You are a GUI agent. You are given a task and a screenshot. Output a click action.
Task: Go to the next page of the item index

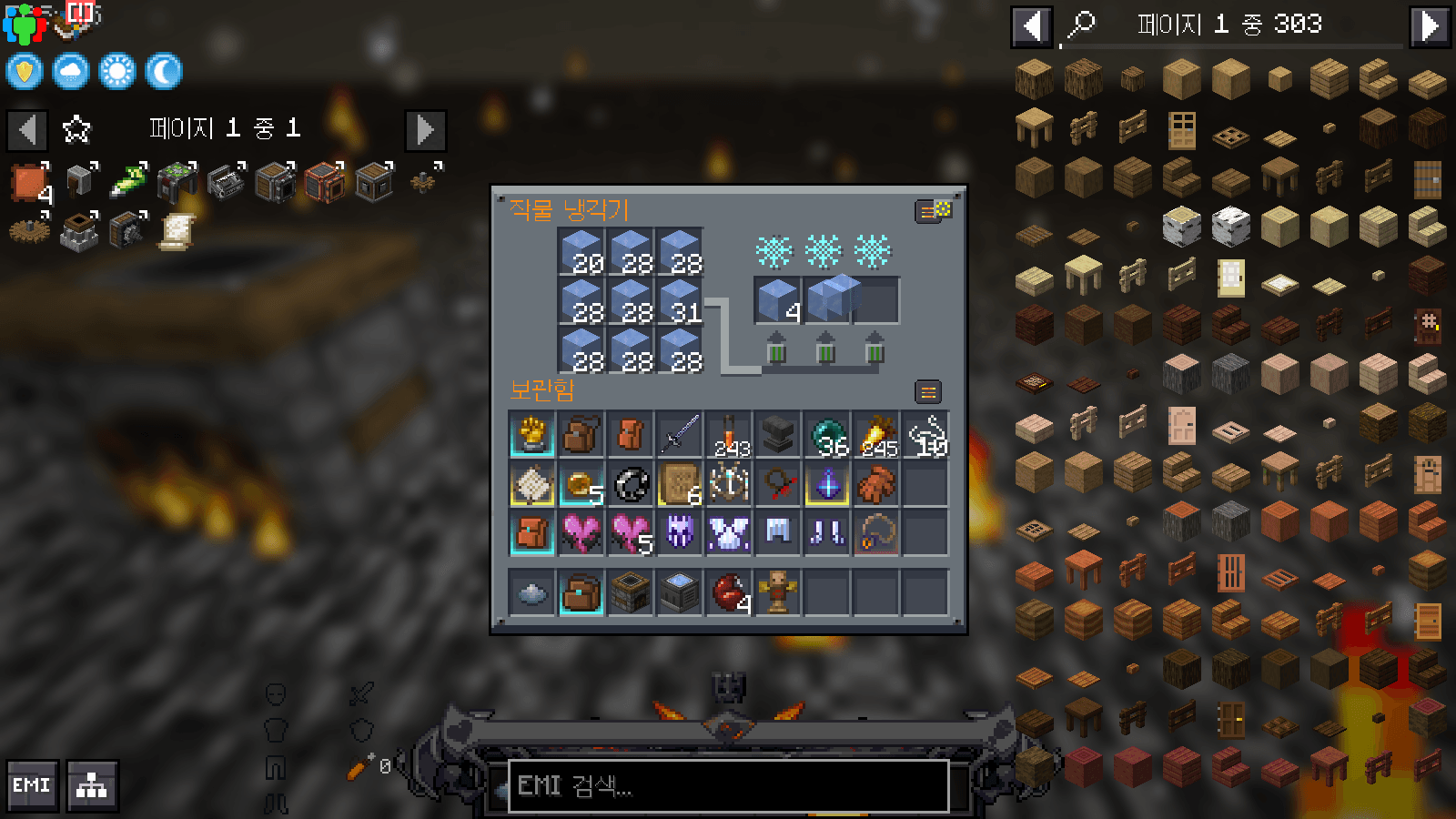pos(1429,25)
